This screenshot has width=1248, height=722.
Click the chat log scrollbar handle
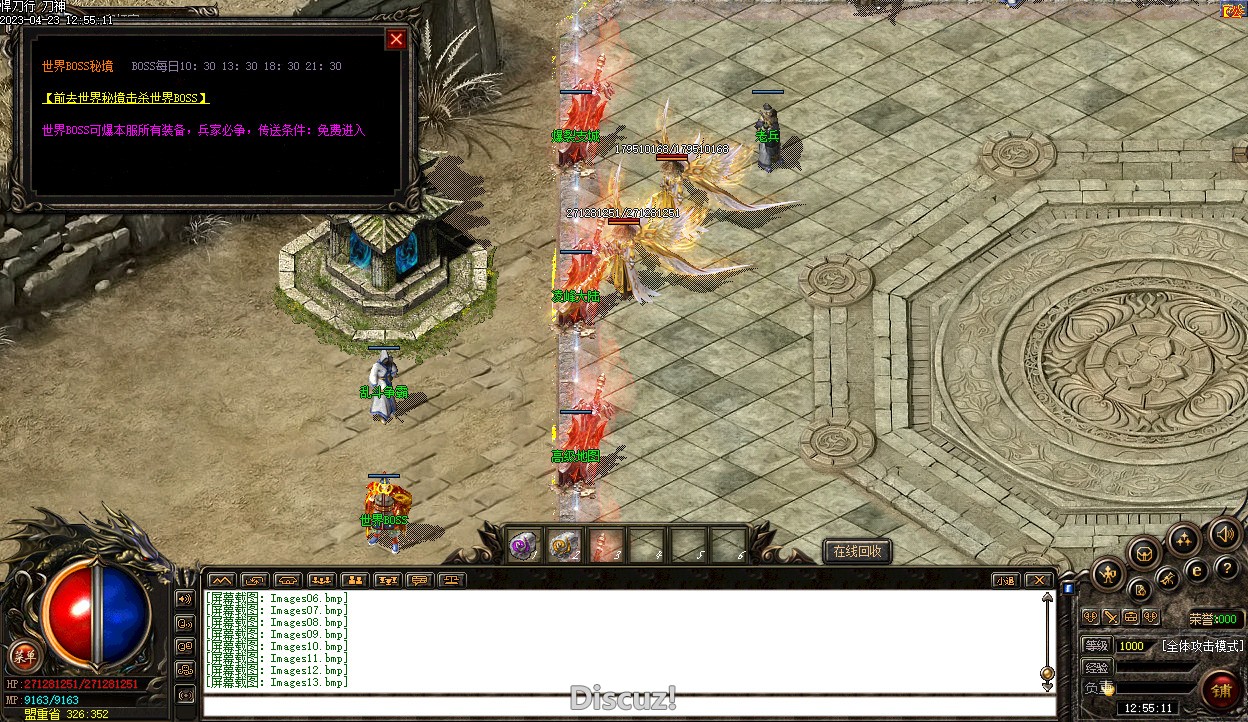1047,673
